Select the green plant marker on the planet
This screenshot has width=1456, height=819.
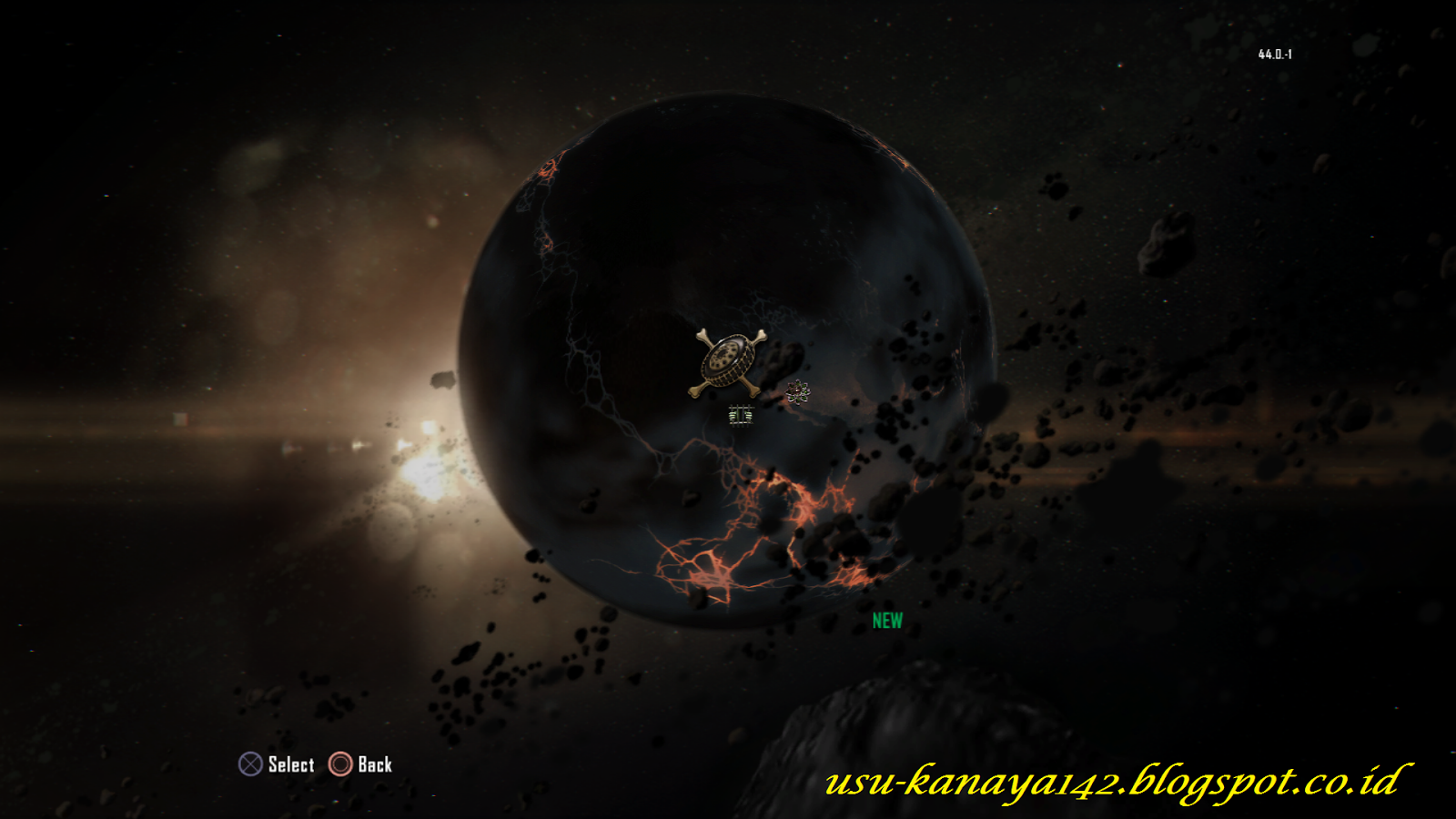click(x=797, y=391)
